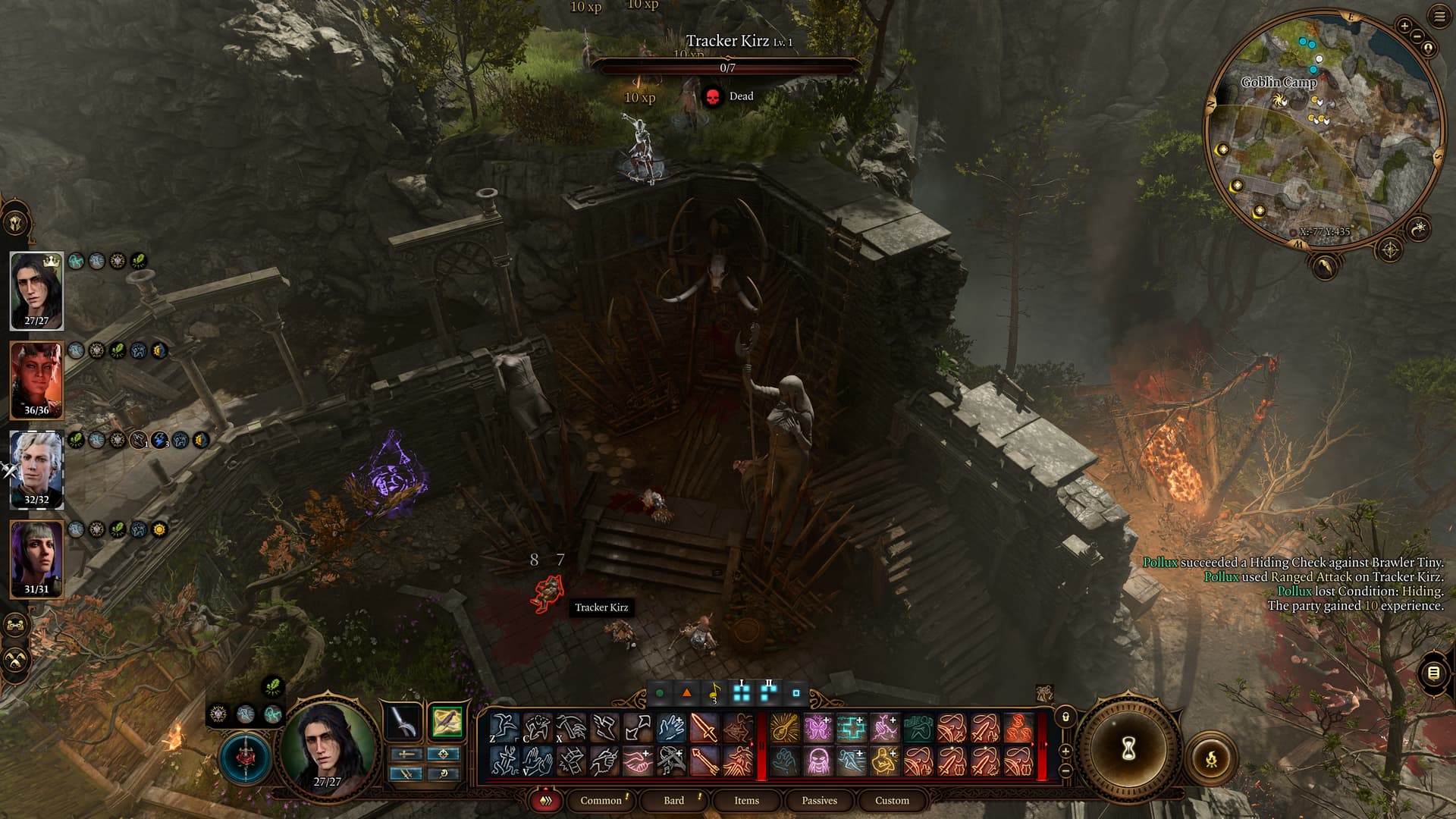Open the combat log button

coord(1433,673)
